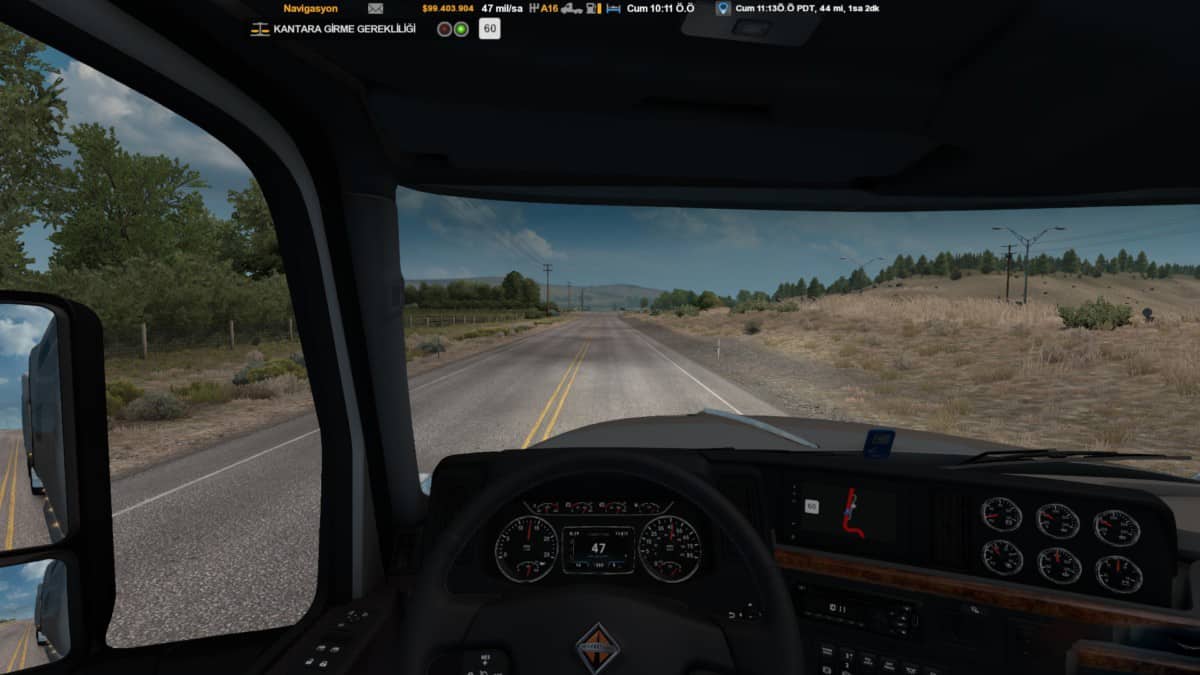
Task: Click the green weigh station light
Action: pos(461,29)
